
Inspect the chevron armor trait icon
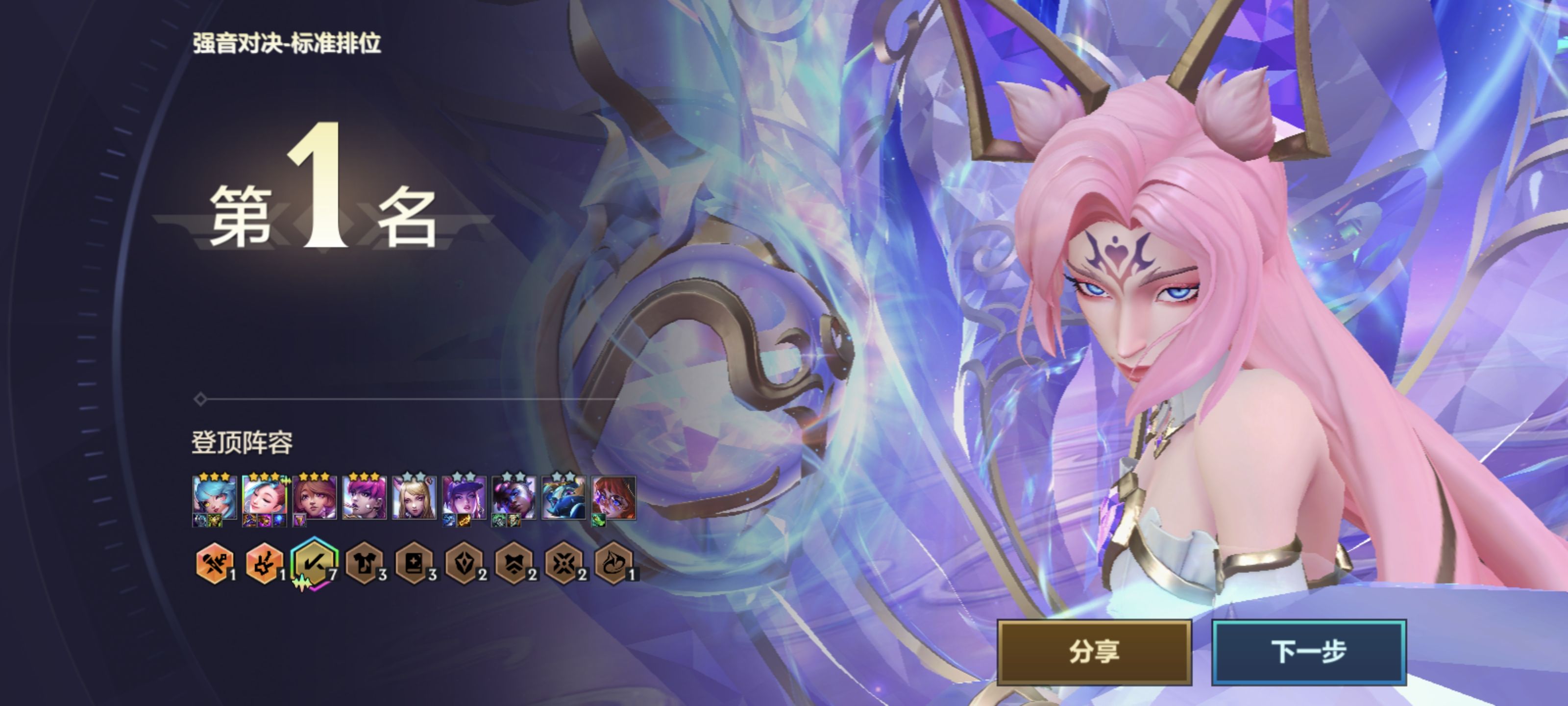(514, 563)
